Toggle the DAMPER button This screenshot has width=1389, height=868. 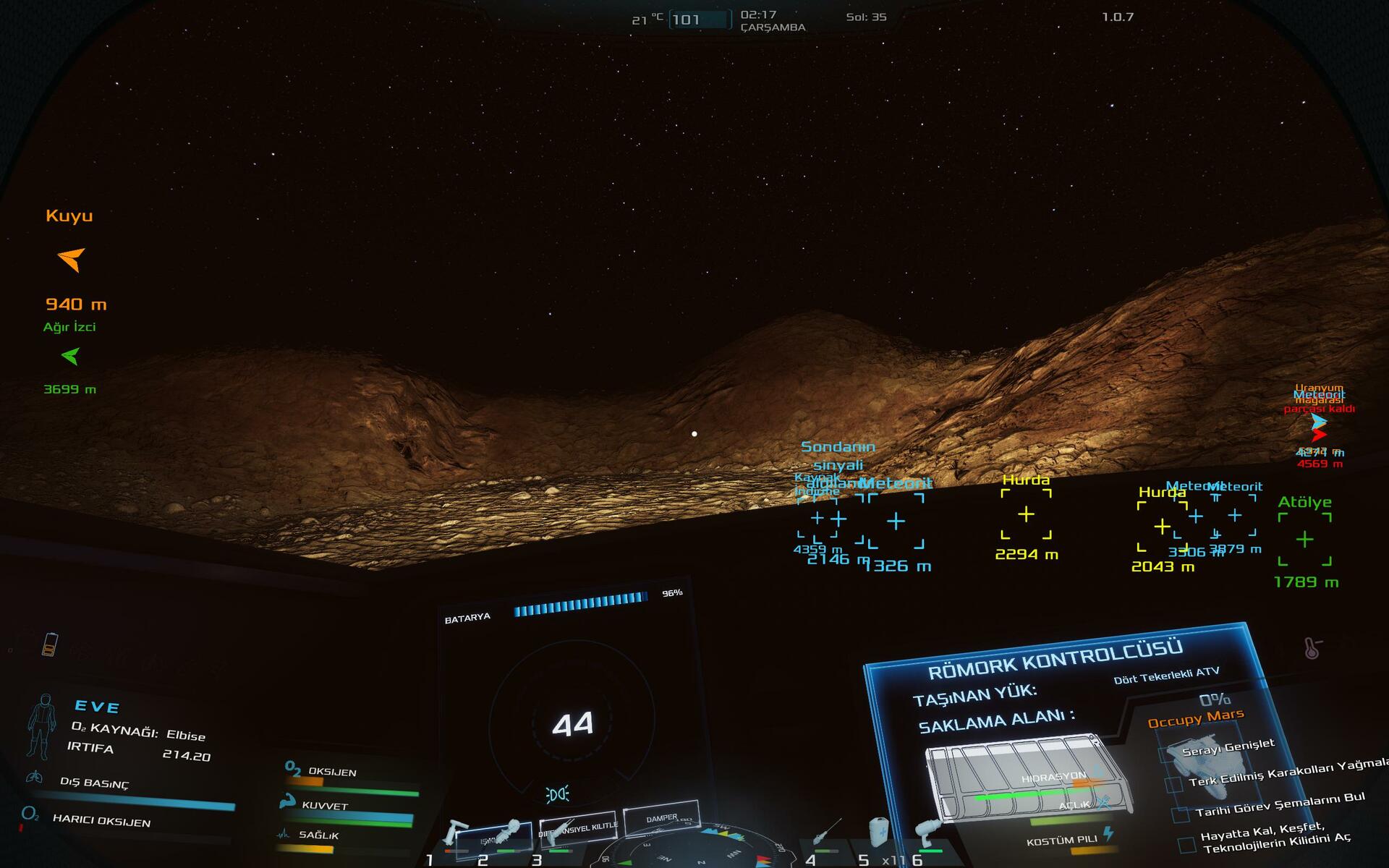point(661,817)
